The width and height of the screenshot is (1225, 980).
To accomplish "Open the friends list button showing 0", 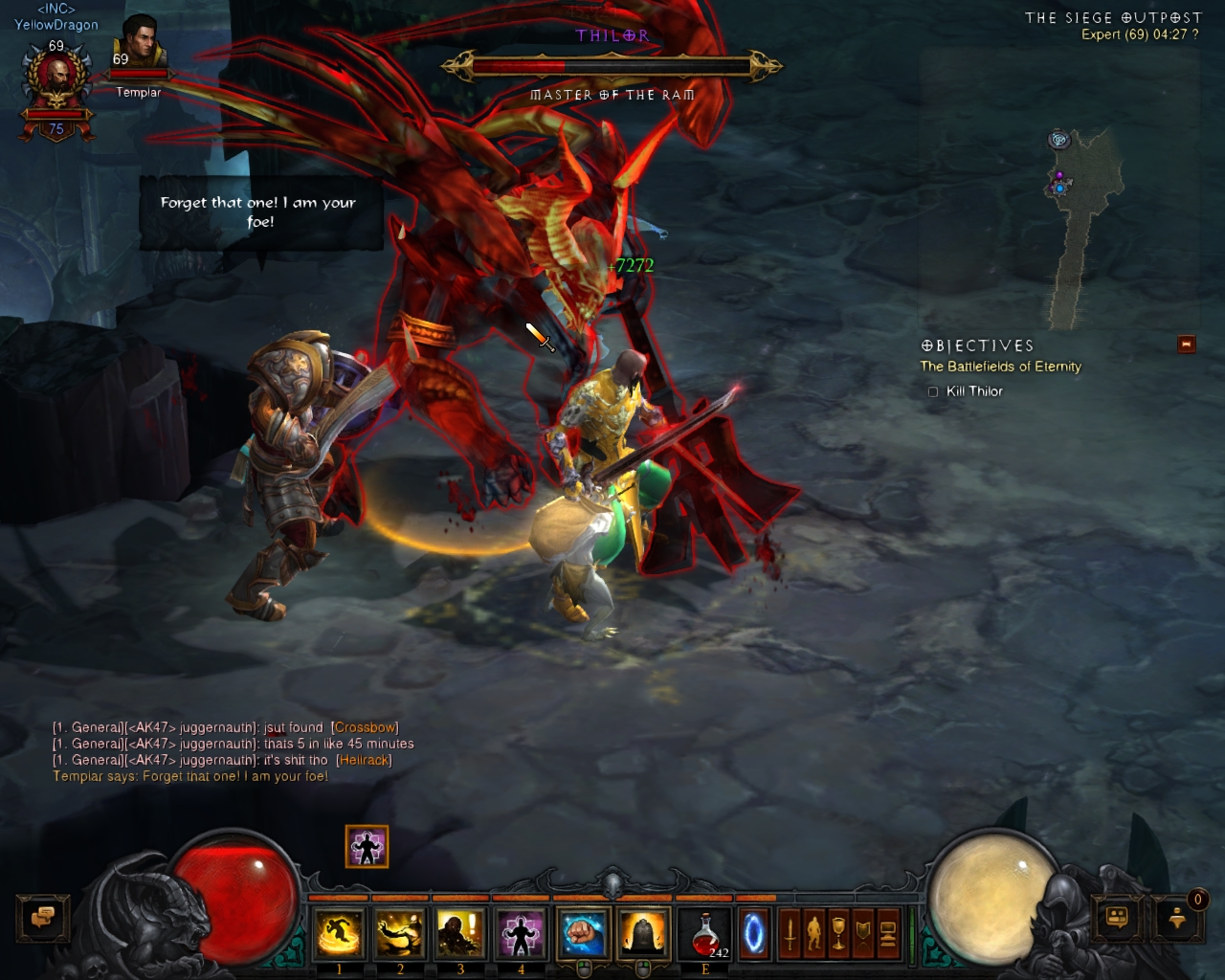I will click(x=1178, y=918).
